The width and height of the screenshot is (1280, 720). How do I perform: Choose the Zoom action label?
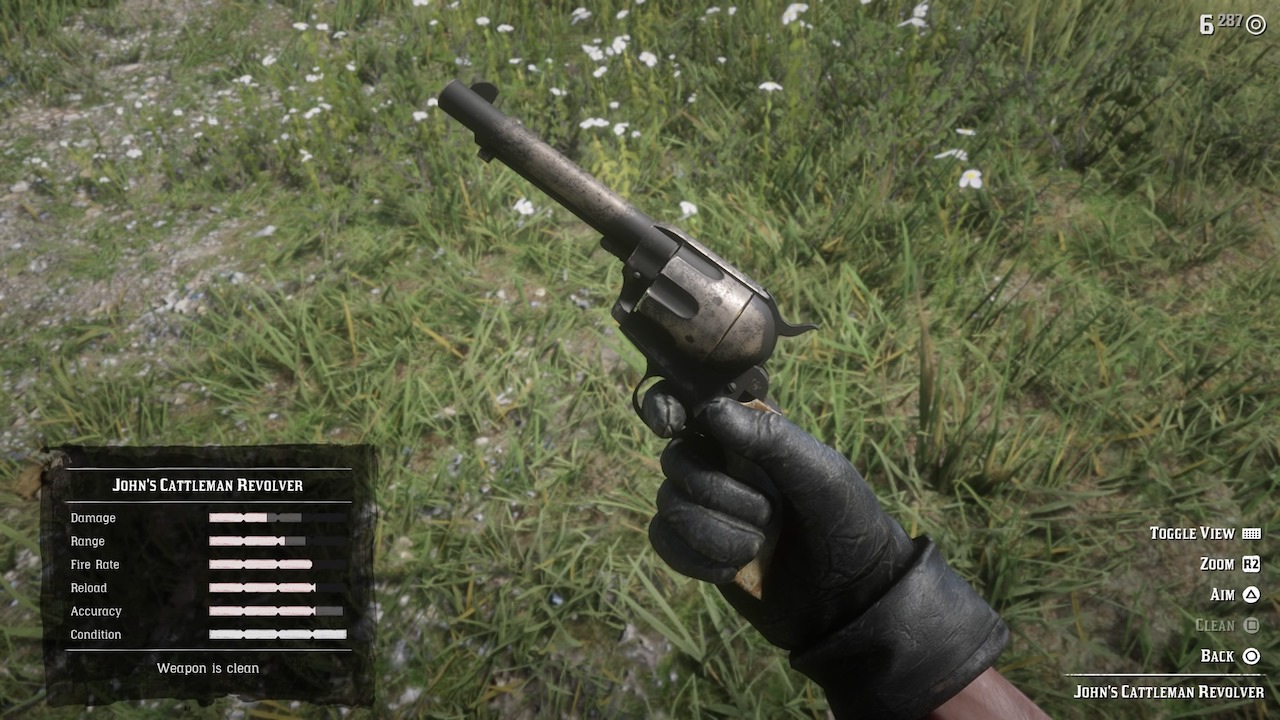(1217, 564)
